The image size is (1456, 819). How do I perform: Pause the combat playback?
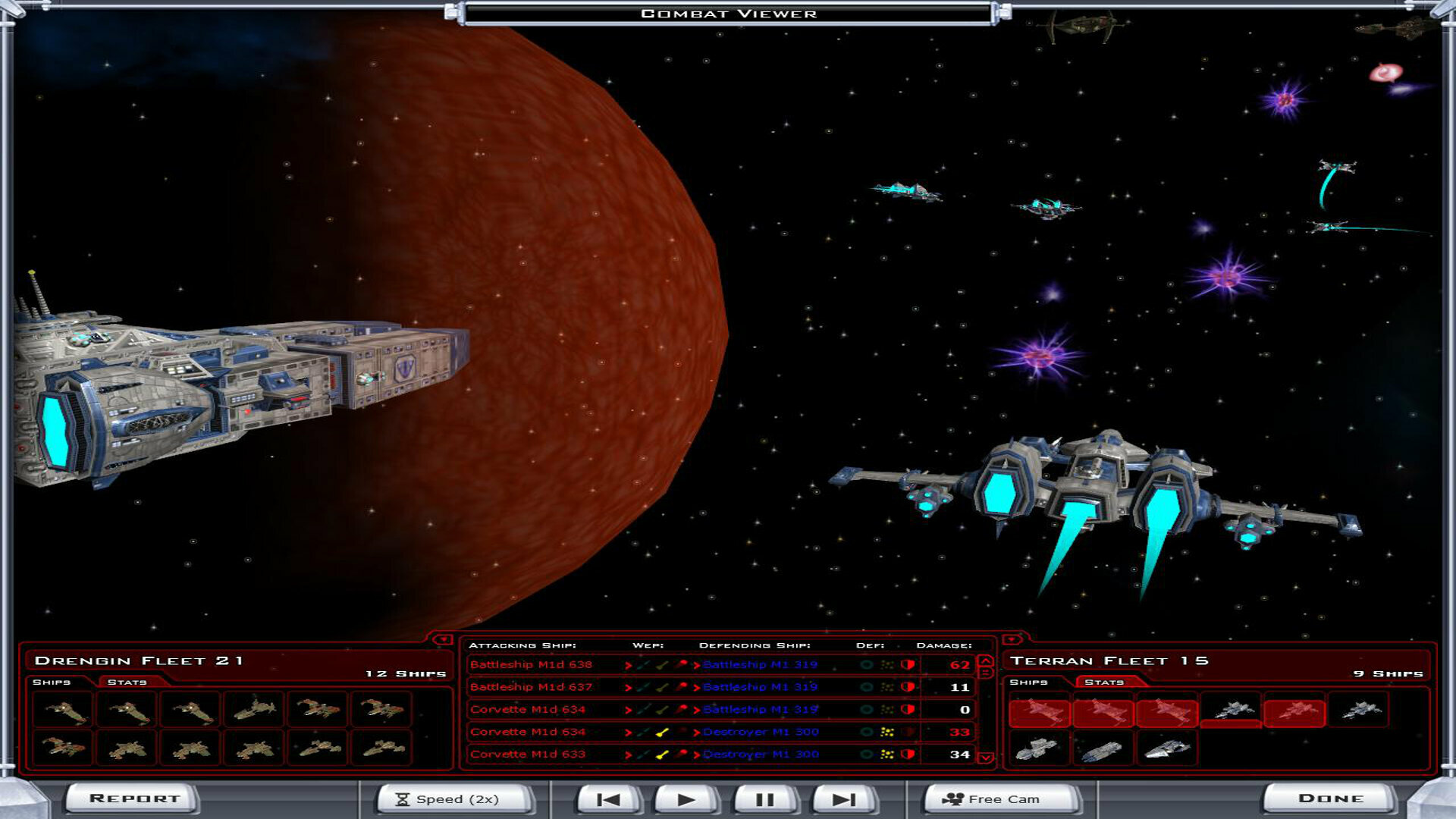(766, 799)
